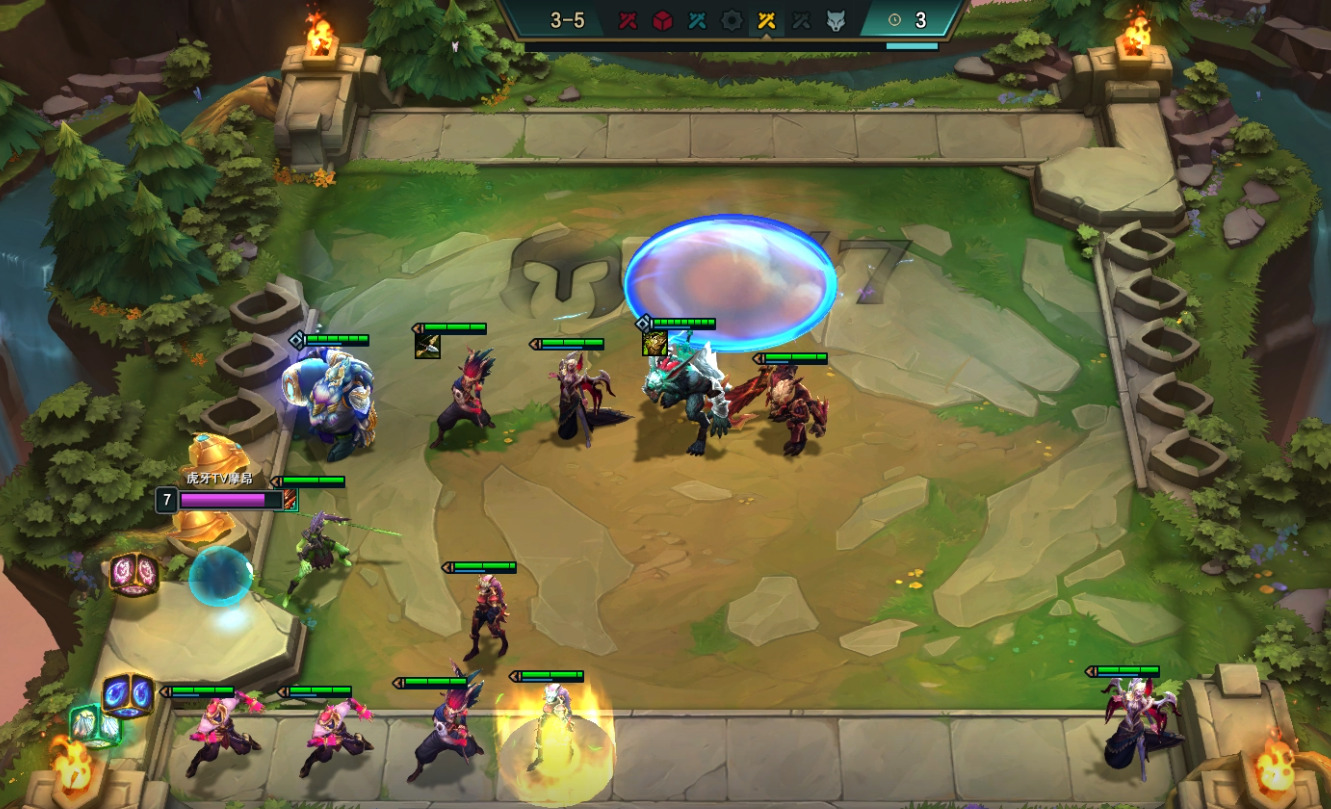Open the gear-shaped round icon in tracker
This screenshot has width=1331, height=809.
point(732,20)
